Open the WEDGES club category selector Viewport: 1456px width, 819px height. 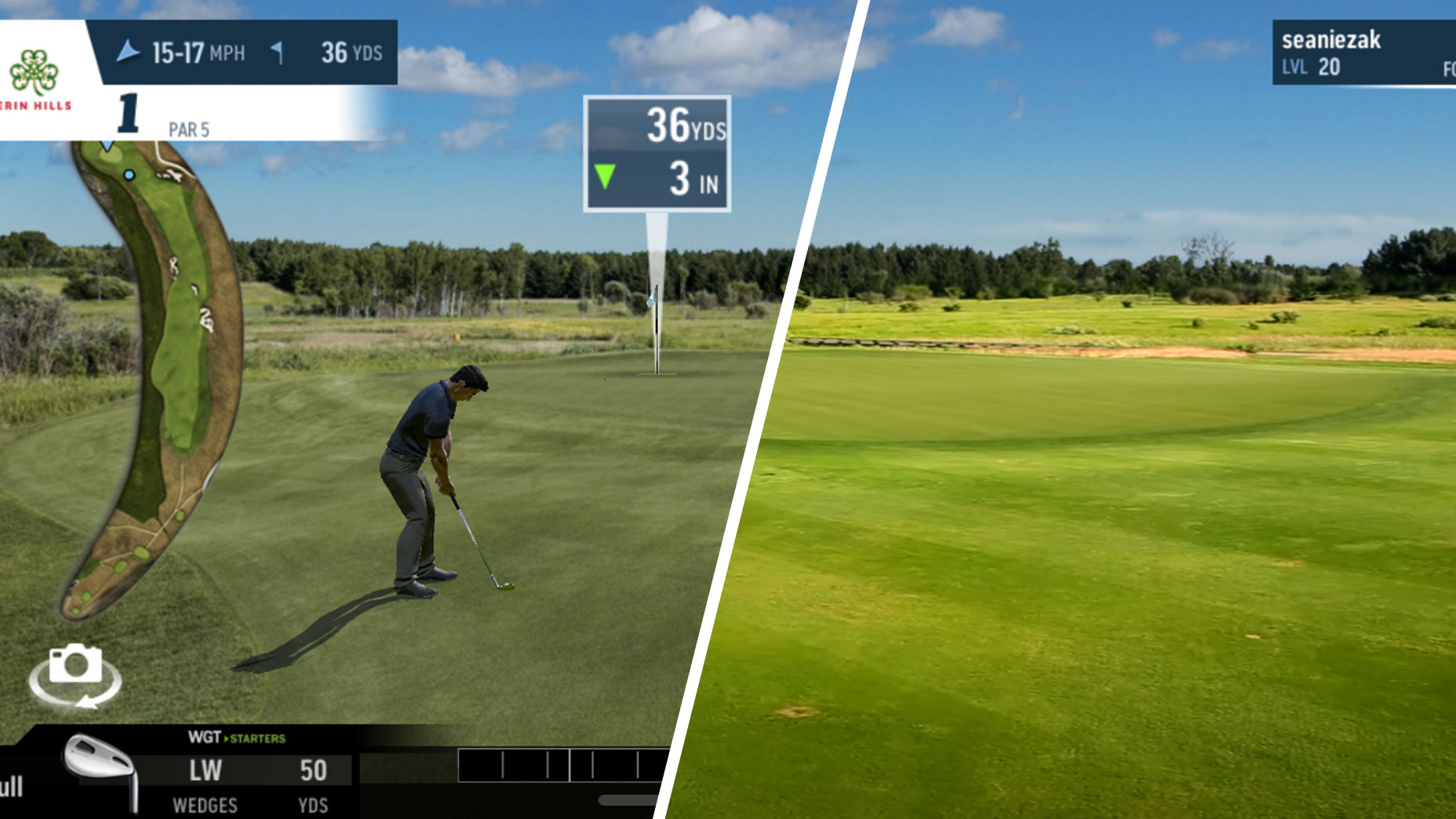click(x=206, y=805)
